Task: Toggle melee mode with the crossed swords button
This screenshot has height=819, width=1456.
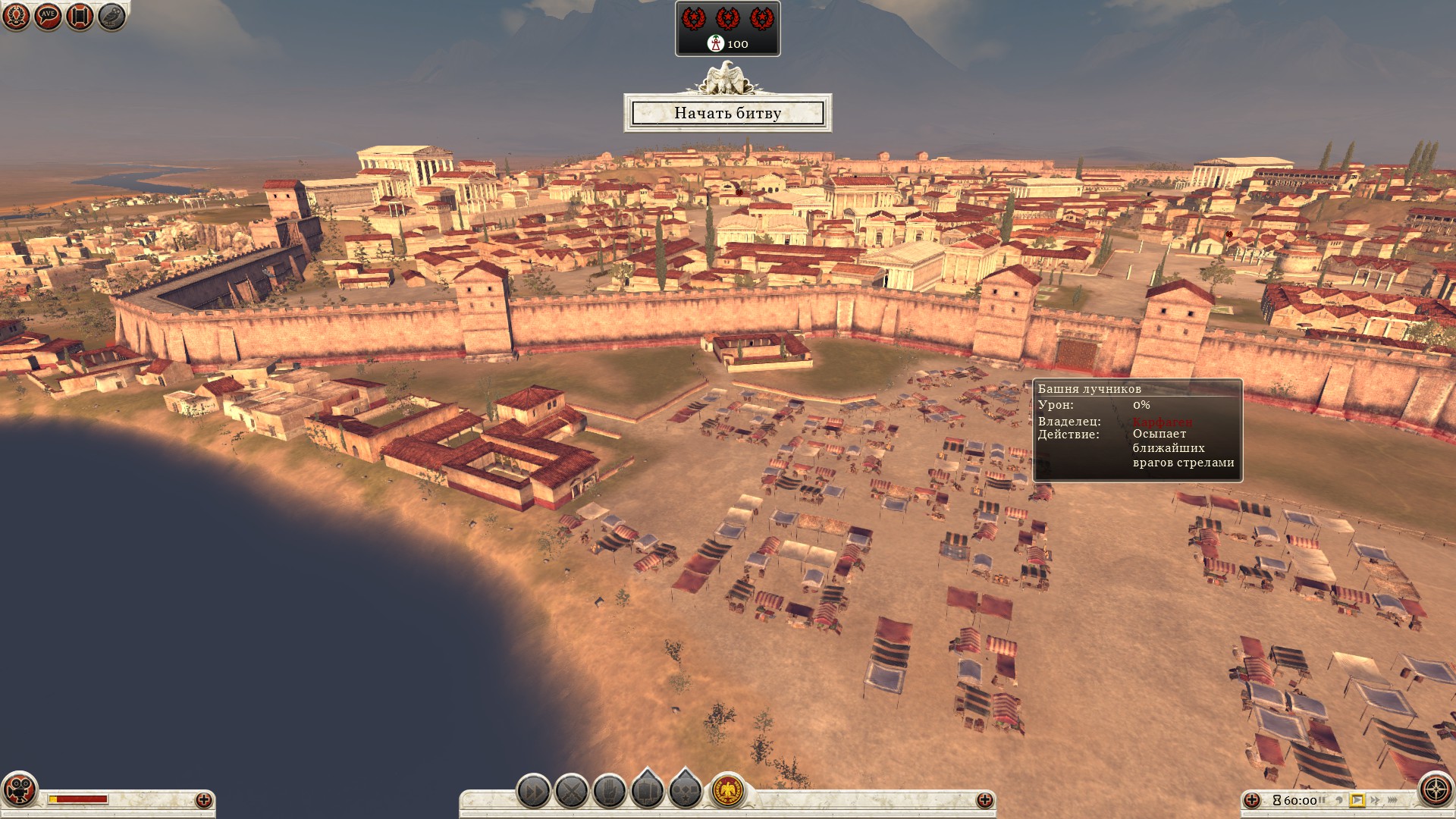Action: [572, 792]
